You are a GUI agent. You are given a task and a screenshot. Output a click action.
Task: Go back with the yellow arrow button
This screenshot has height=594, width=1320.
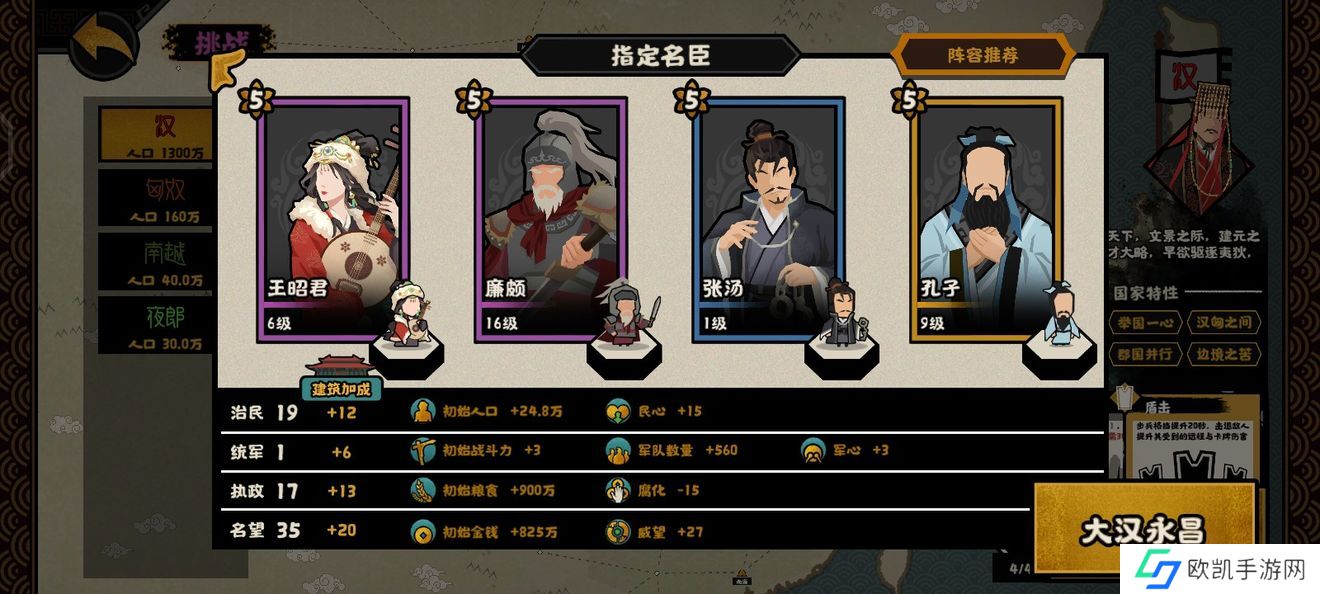[104, 47]
